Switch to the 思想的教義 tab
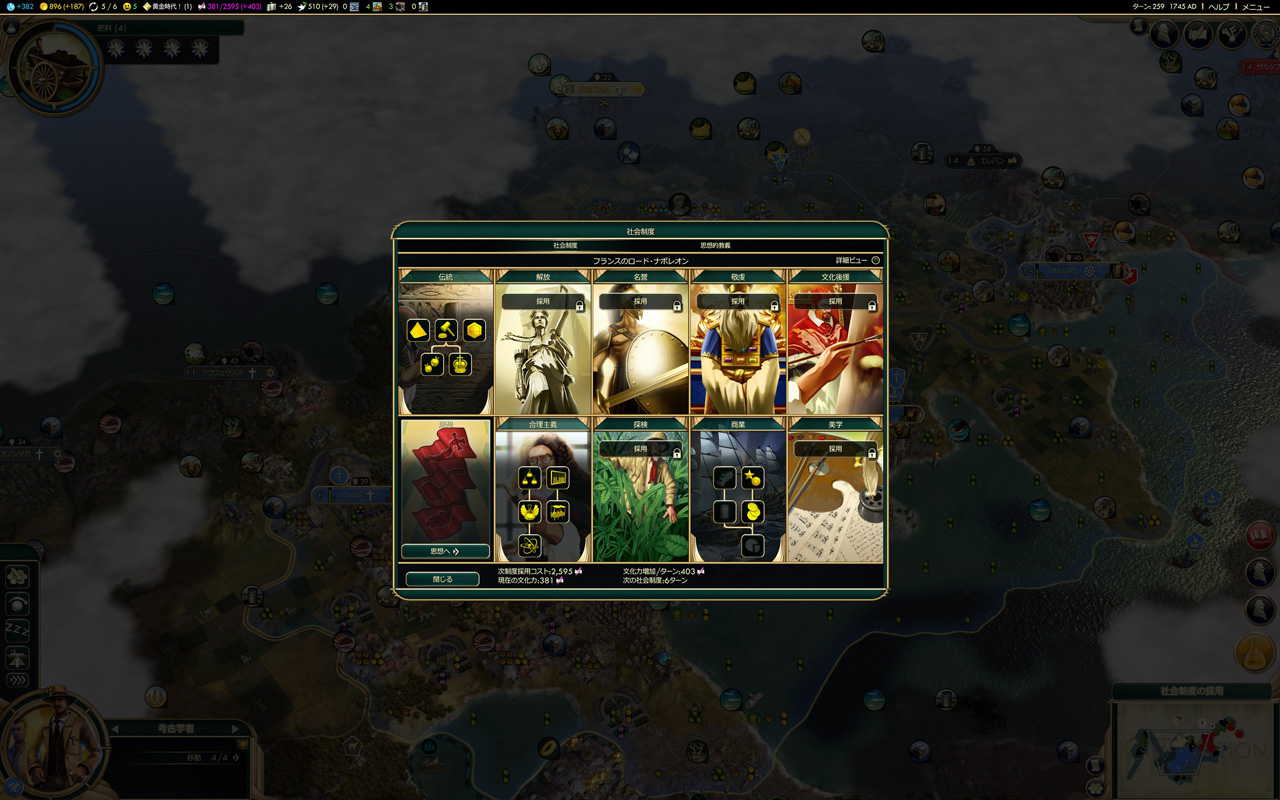Image resolution: width=1280 pixels, height=800 pixels. point(715,245)
